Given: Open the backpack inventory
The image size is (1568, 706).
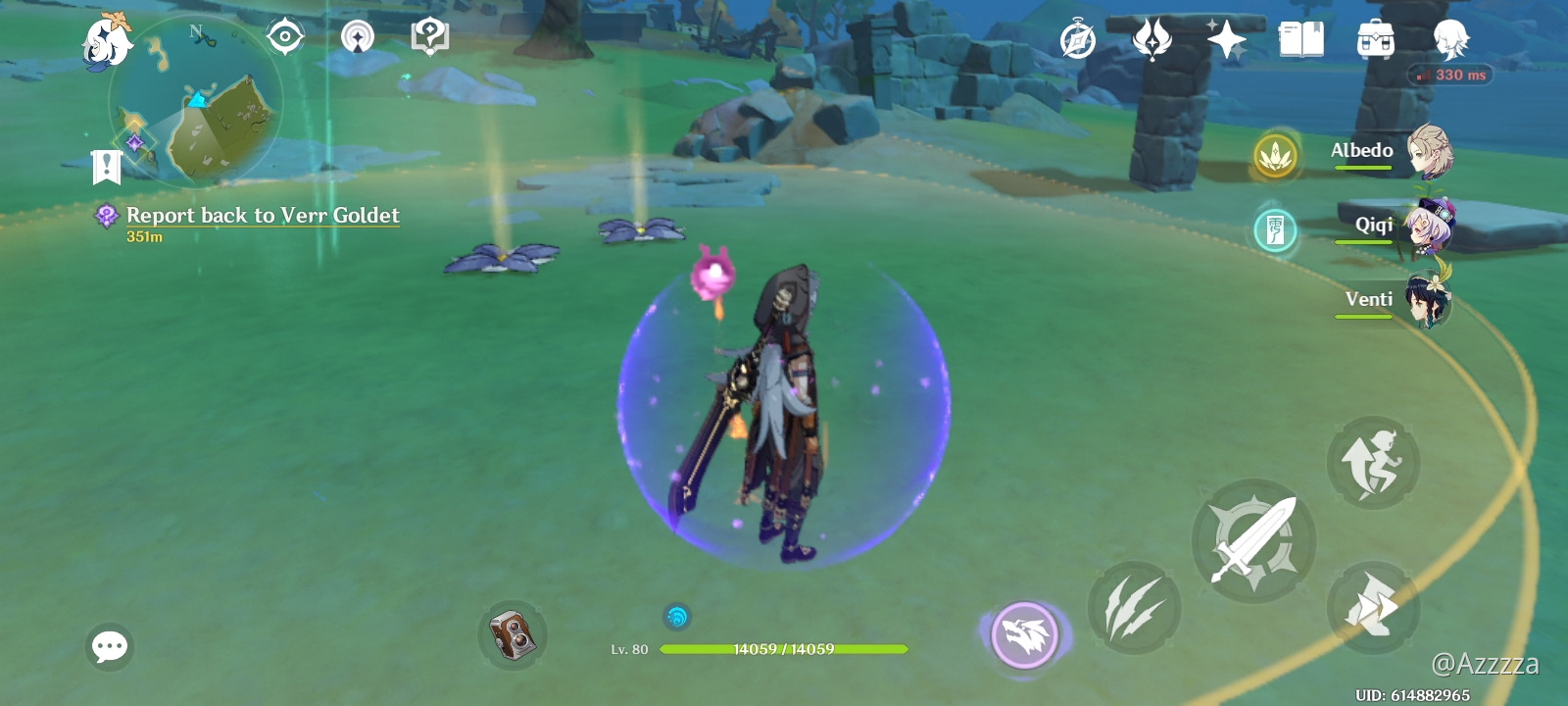Looking at the screenshot, I should click(1376, 41).
